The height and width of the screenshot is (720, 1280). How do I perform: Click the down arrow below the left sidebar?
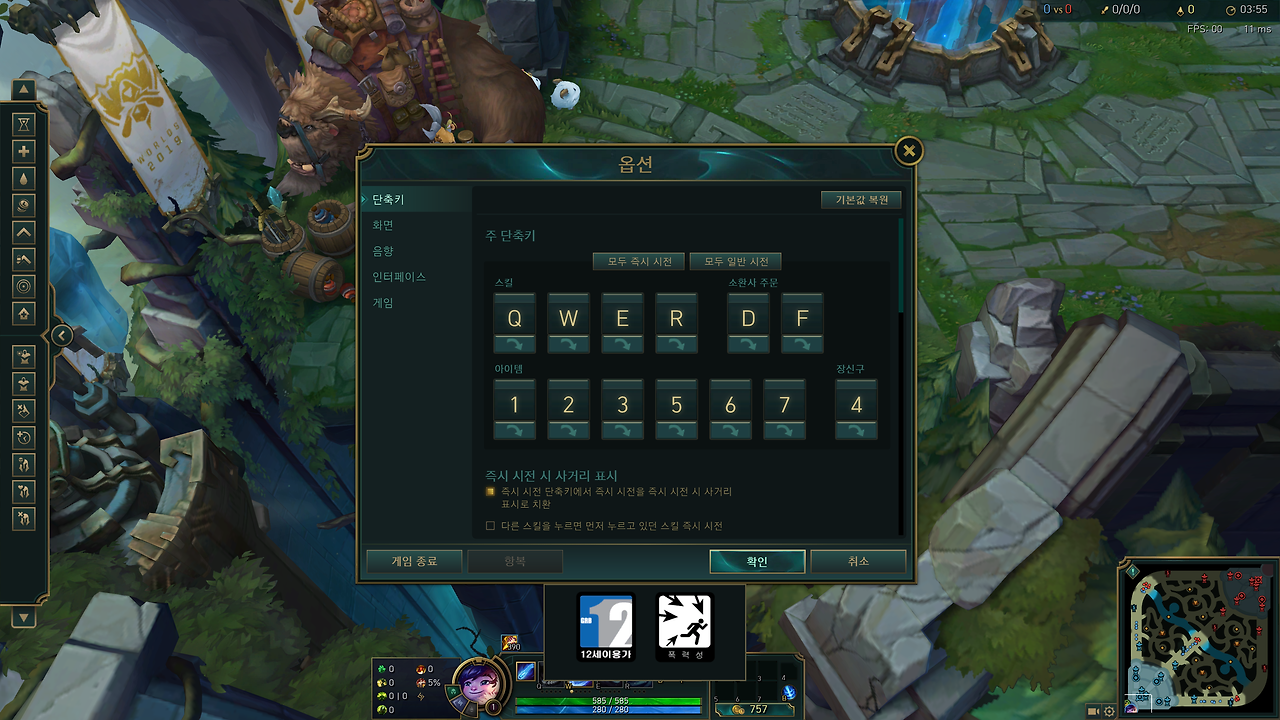23,617
